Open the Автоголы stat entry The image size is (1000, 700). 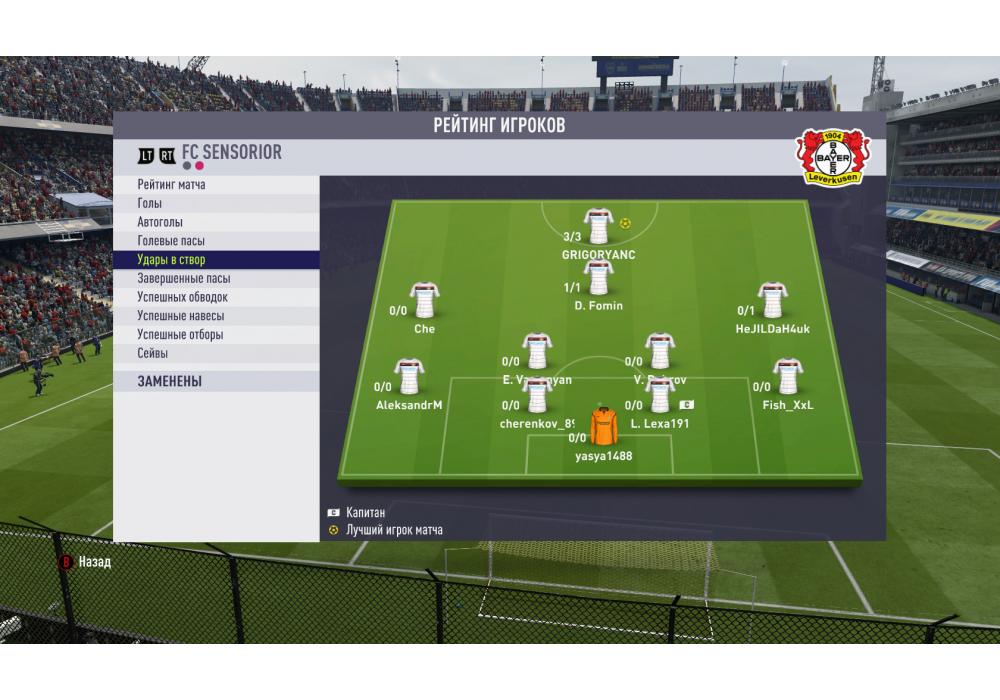[x=215, y=222]
